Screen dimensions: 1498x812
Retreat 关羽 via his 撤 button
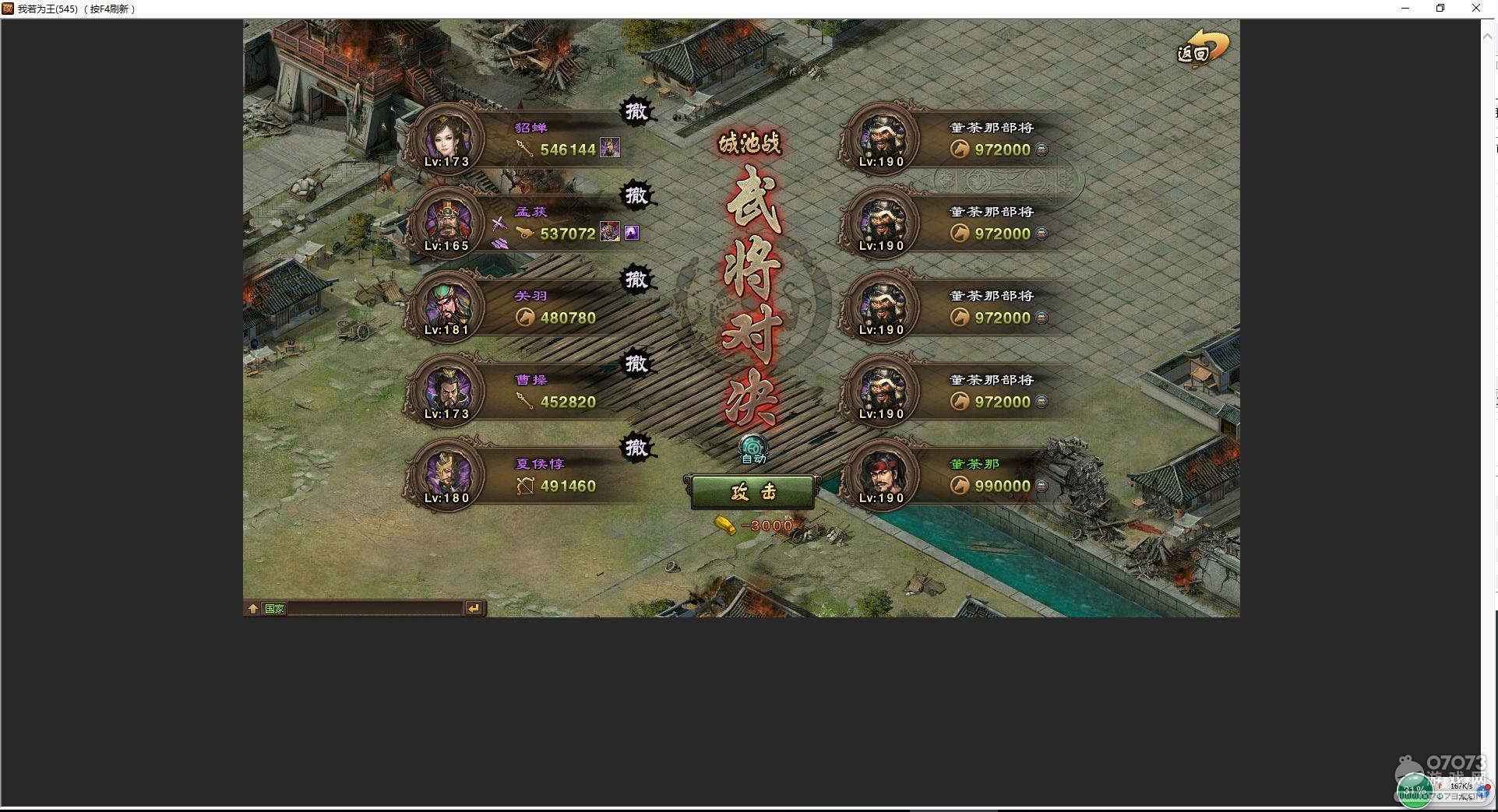tap(636, 279)
